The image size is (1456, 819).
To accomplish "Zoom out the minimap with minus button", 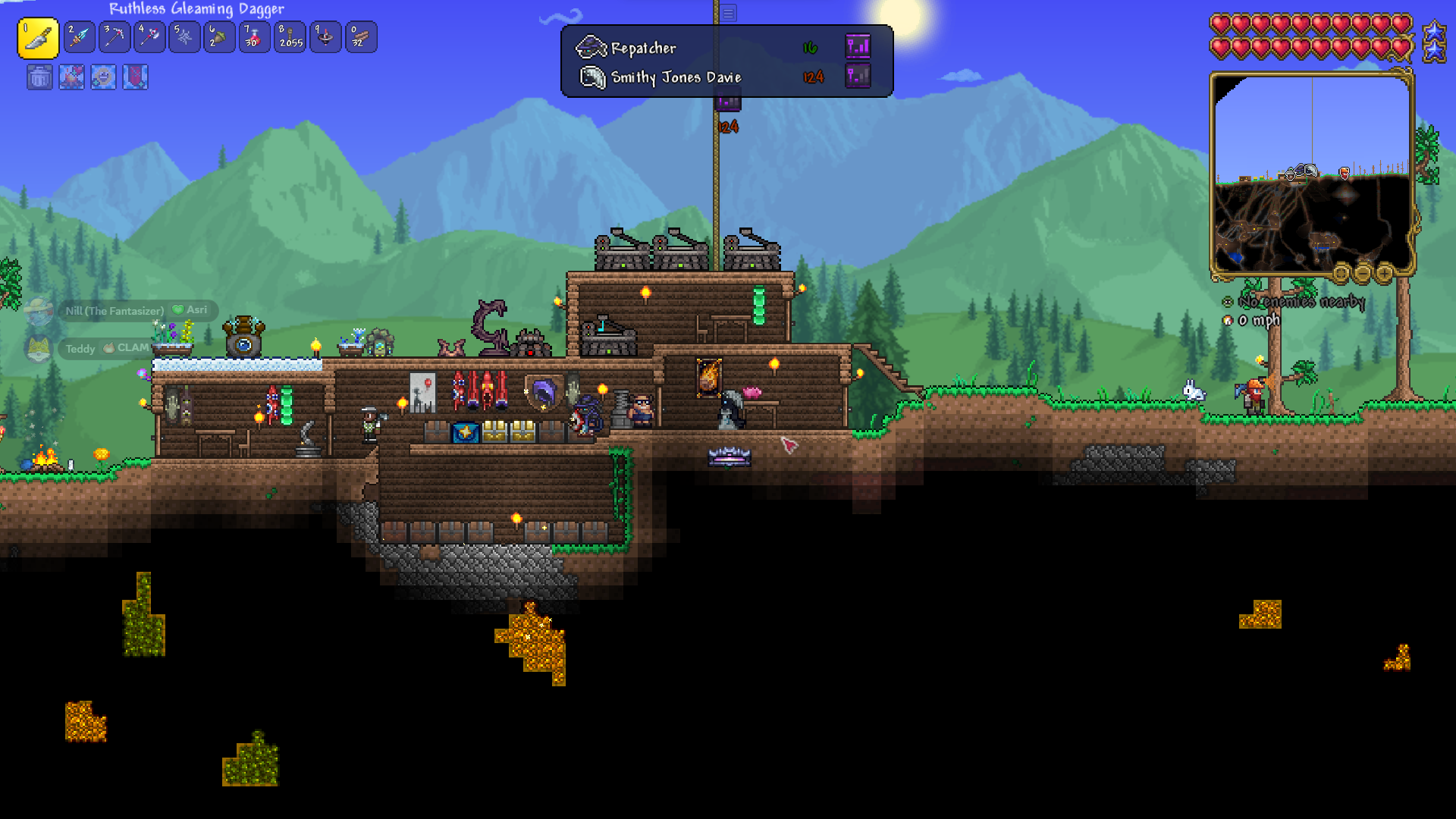I will tap(1363, 272).
